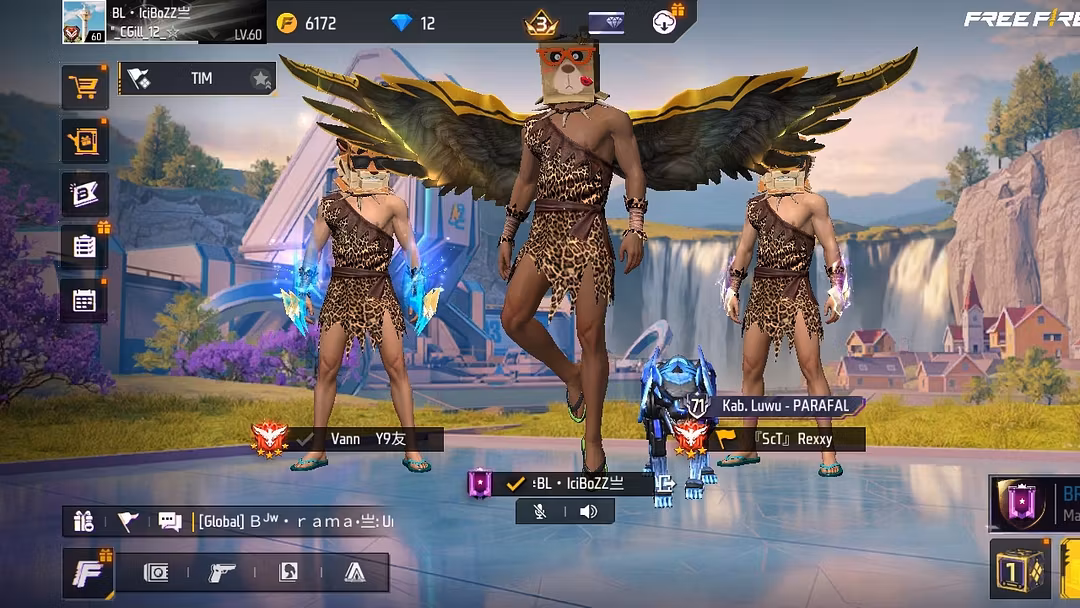Viewport: 1080px width, 608px height.
Task: Open the weapon pistol icon
Action: click(222, 572)
